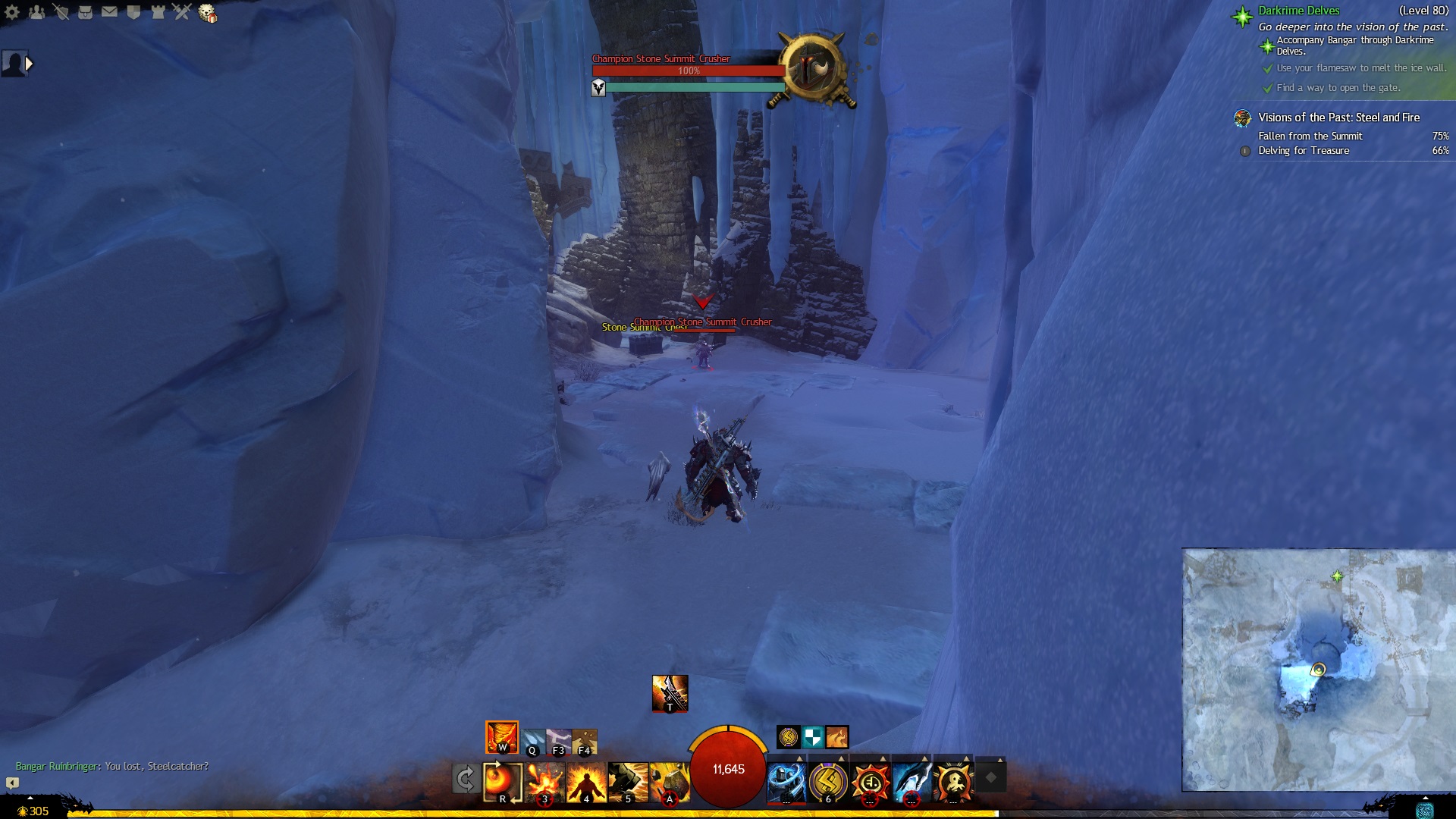The height and width of the screenshot is (819, 1456).
Task: Open the World vs World castle icon
Action: pos(158,12)
